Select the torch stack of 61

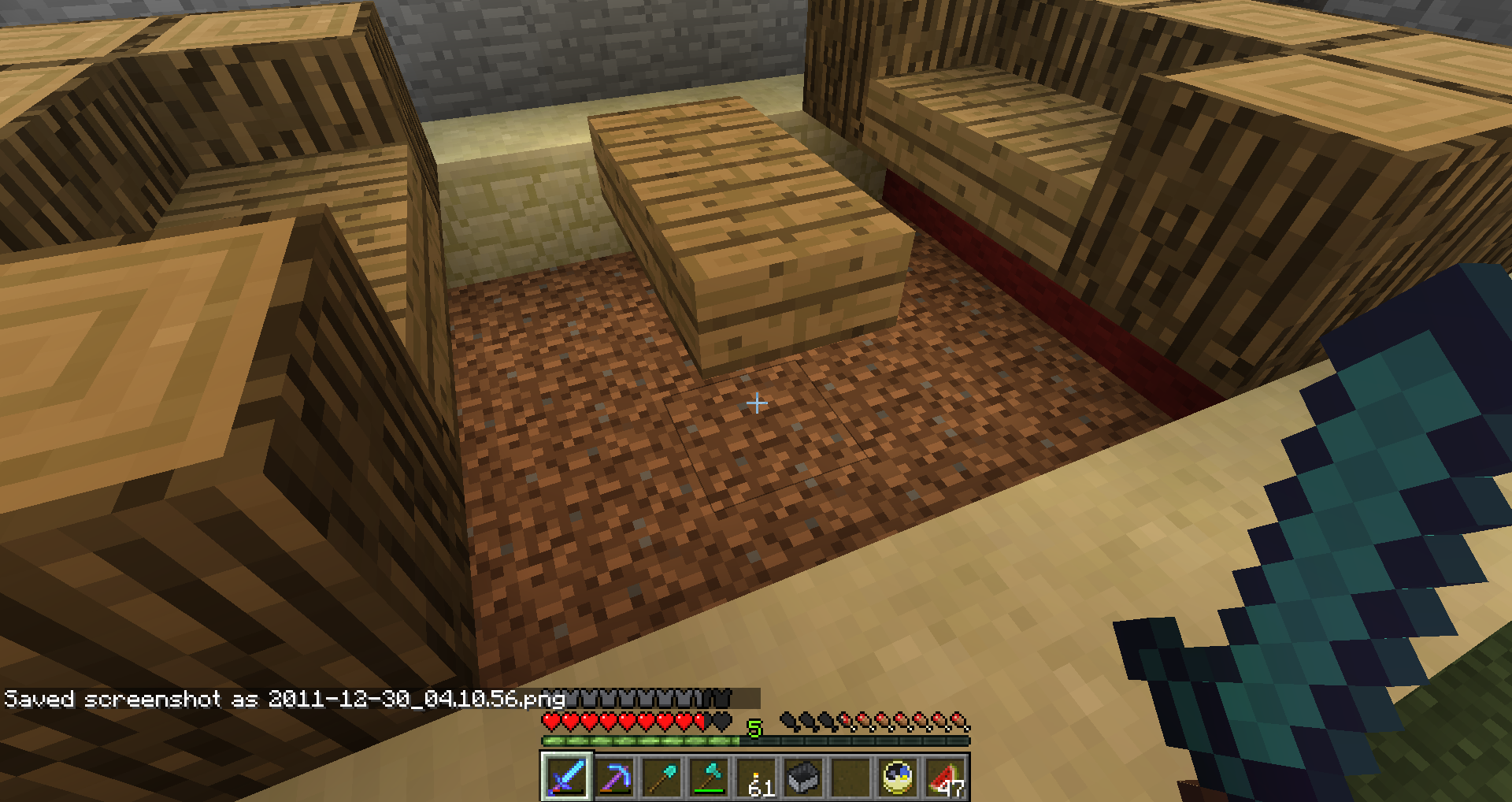pyautogui.click(x=756, y=777)
